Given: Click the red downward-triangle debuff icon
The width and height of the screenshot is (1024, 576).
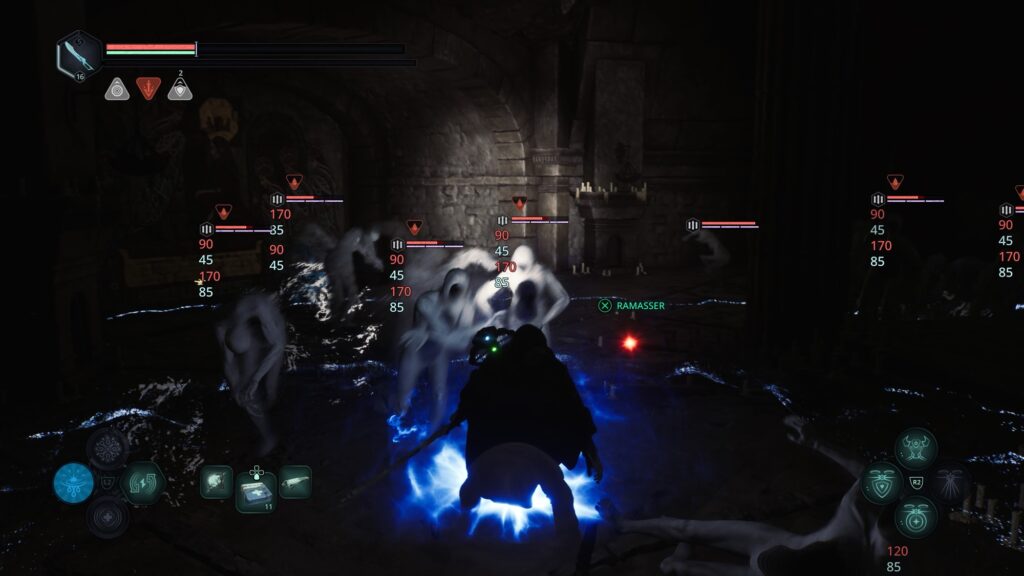Looking at the screenshot, I should point(148,89).
